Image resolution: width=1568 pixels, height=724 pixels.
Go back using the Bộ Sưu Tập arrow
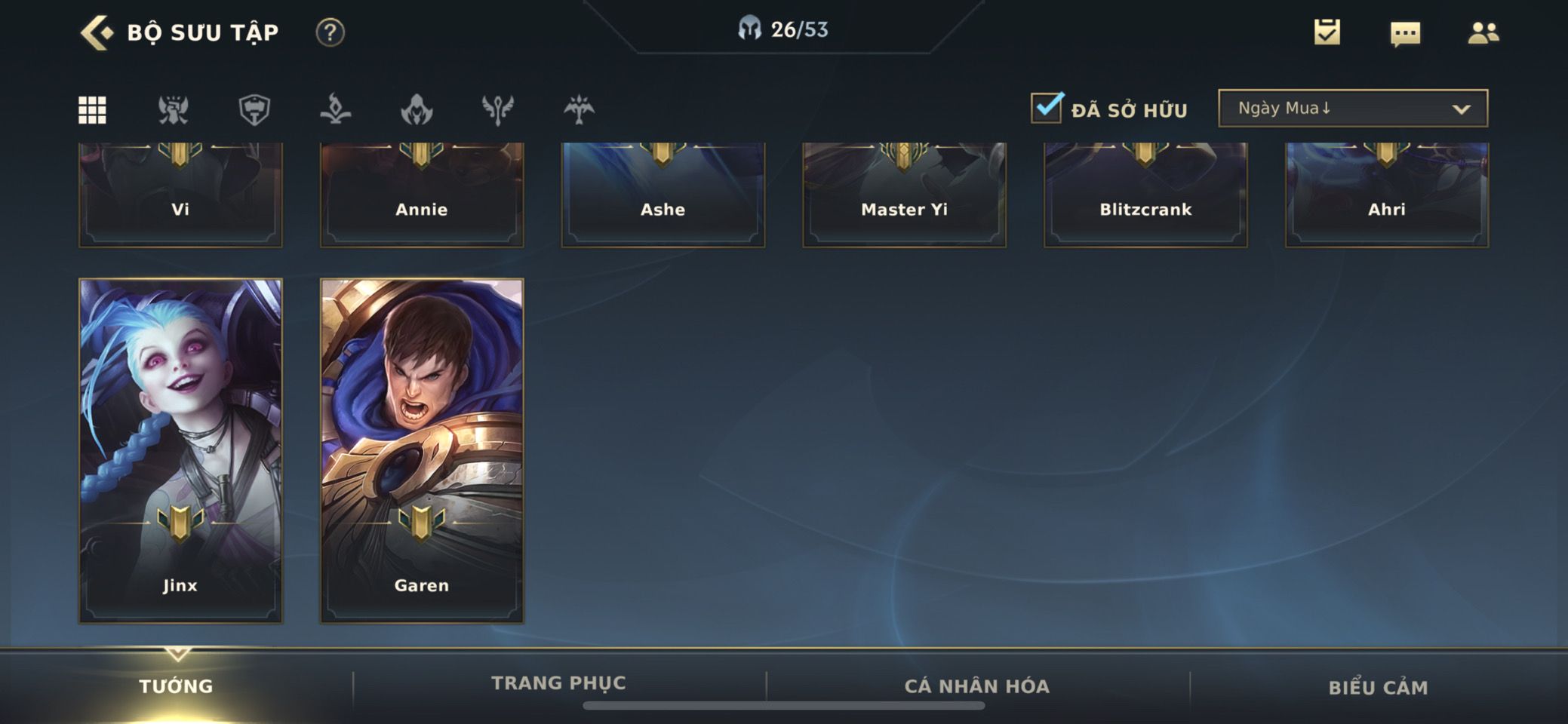[x=97, y=32]
